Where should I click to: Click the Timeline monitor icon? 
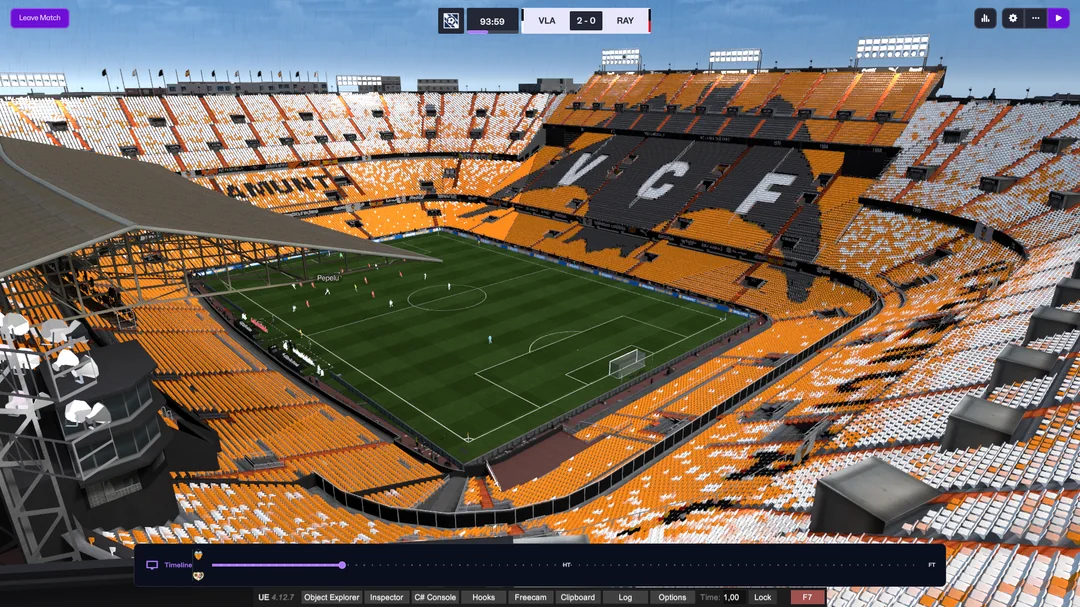click(152, 565)
